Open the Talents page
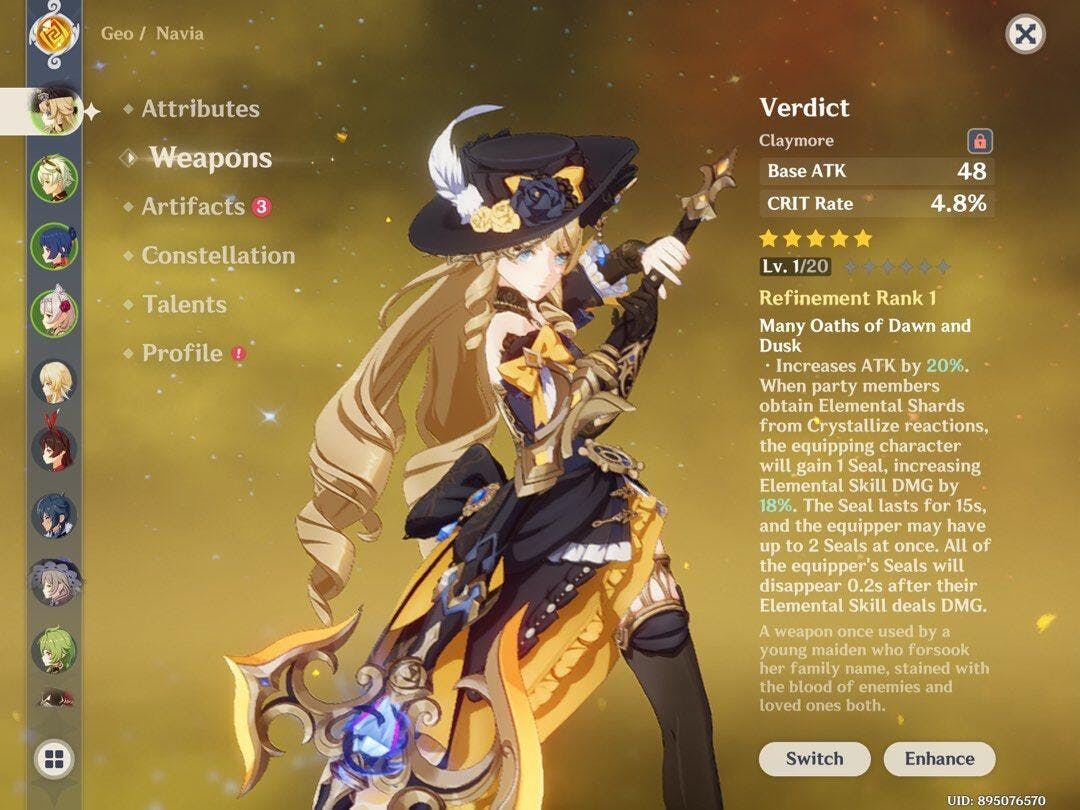 coord(184,304)
